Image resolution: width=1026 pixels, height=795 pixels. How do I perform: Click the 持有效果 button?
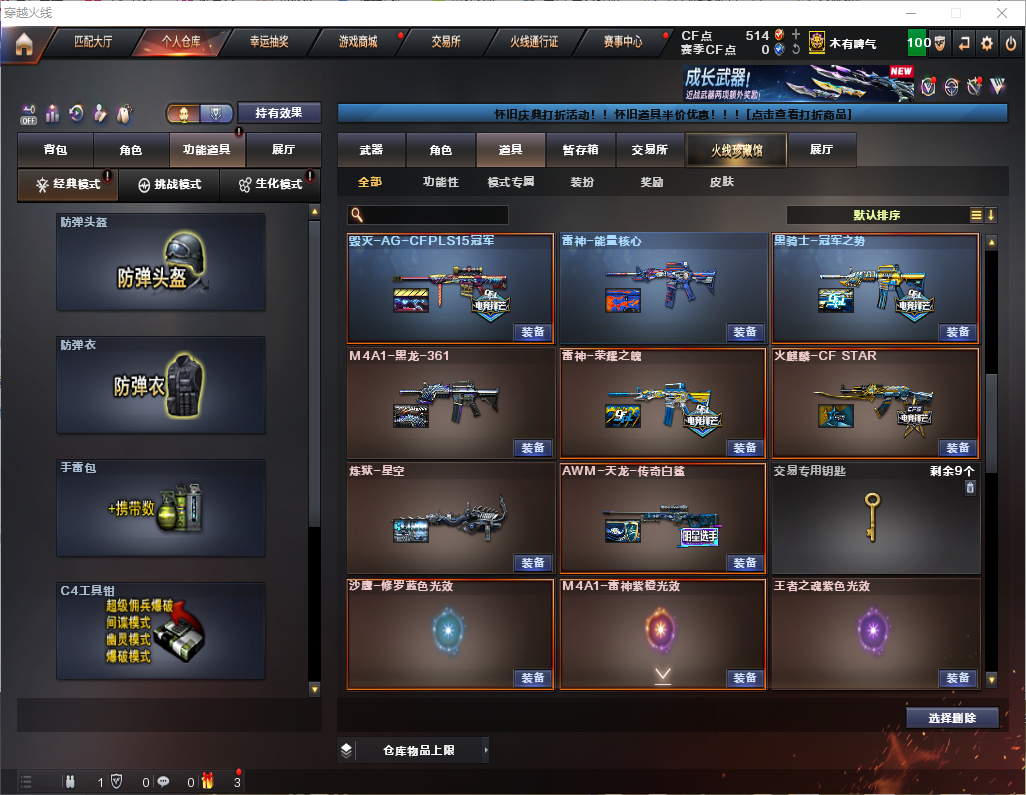click(279, 113)
